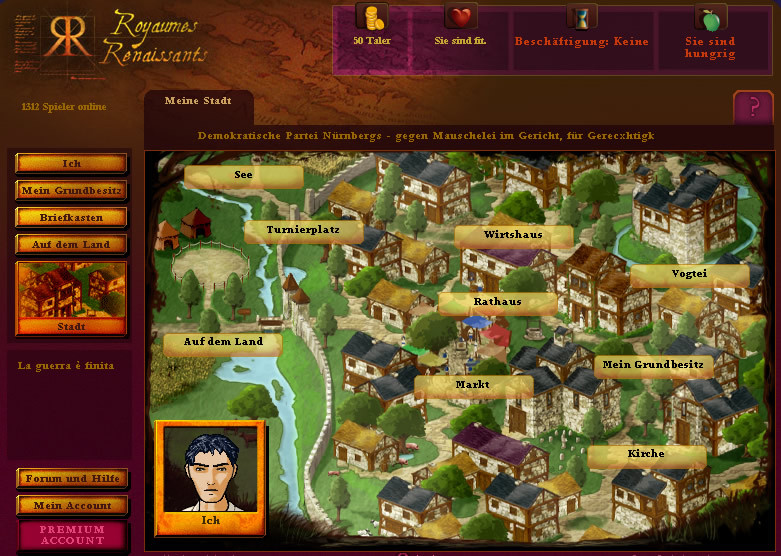This screenshot has height=556, width=781.
Task: Open the Briefkasten mailbox
Action: (x=71, y=217)
